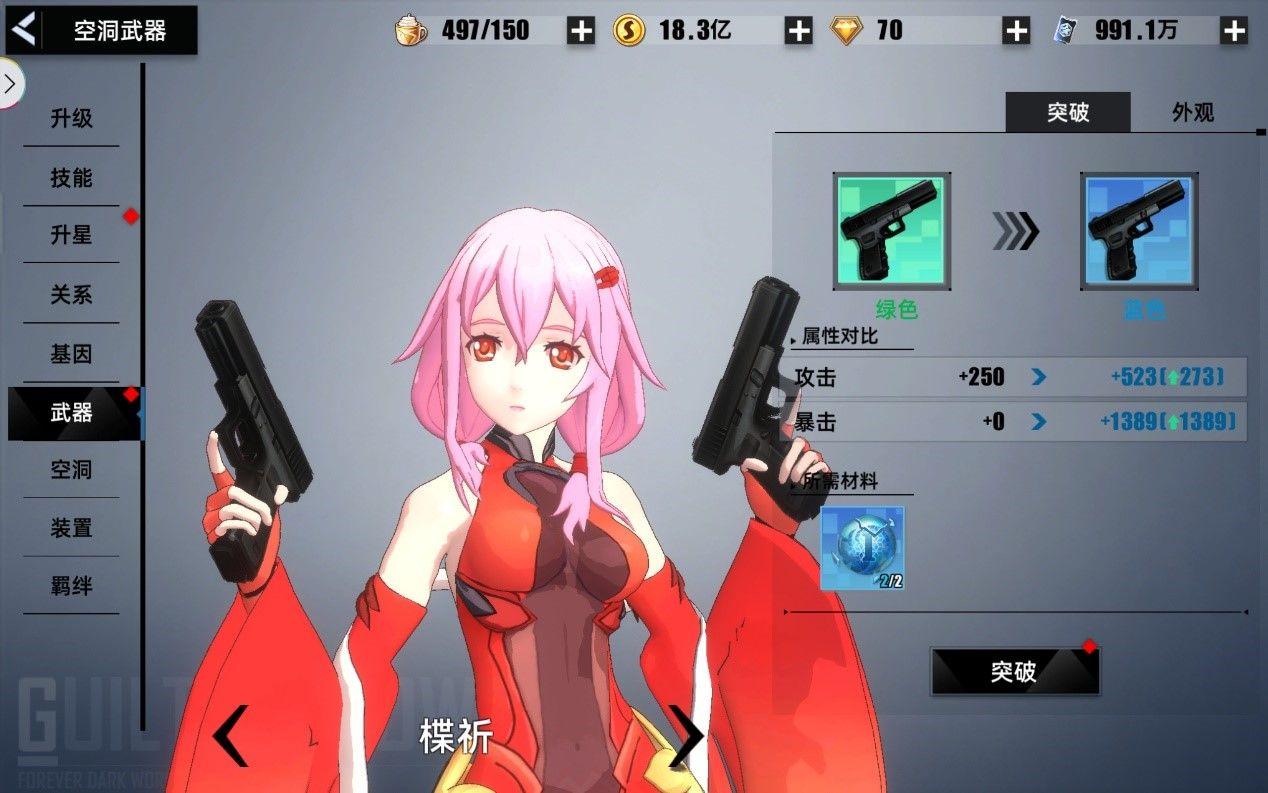Select the 技能 skills menu entry
The height and width of the screenshot is (793, 1268).
pos(71,177)
